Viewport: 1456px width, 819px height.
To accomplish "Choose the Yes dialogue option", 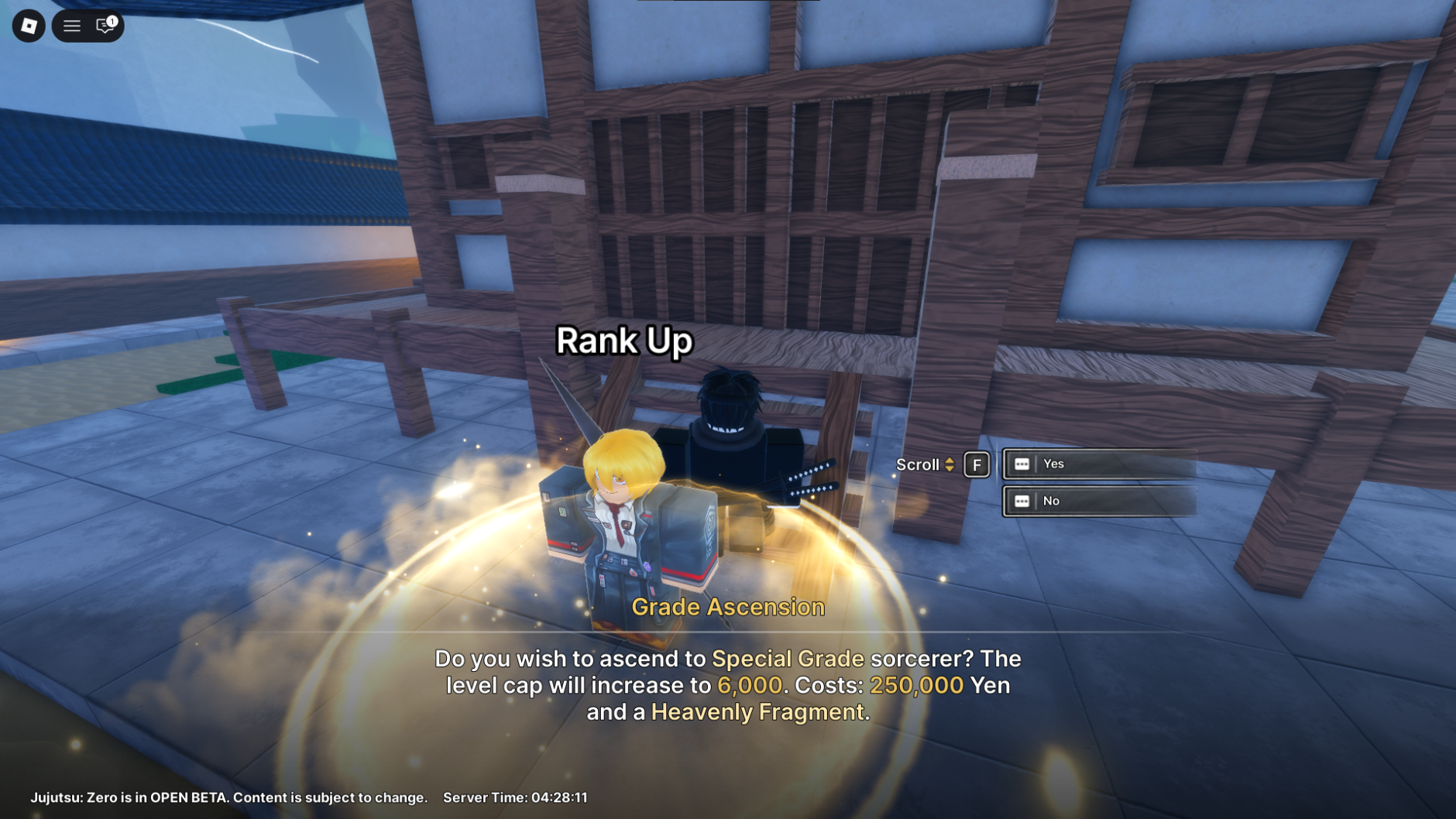I will (x=1099, y=464).
